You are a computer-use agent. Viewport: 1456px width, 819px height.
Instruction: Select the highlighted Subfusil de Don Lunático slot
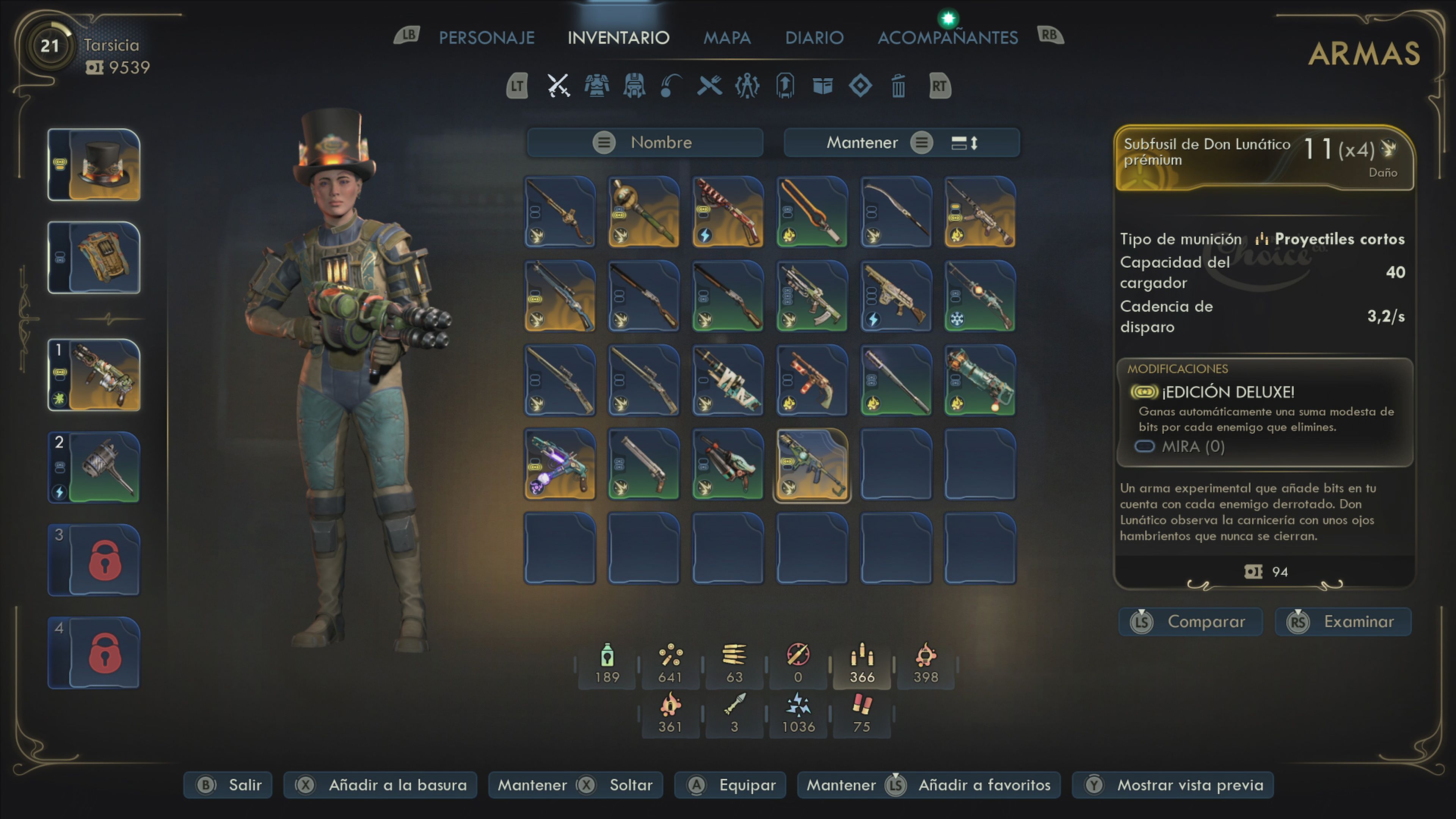(812, 464)
